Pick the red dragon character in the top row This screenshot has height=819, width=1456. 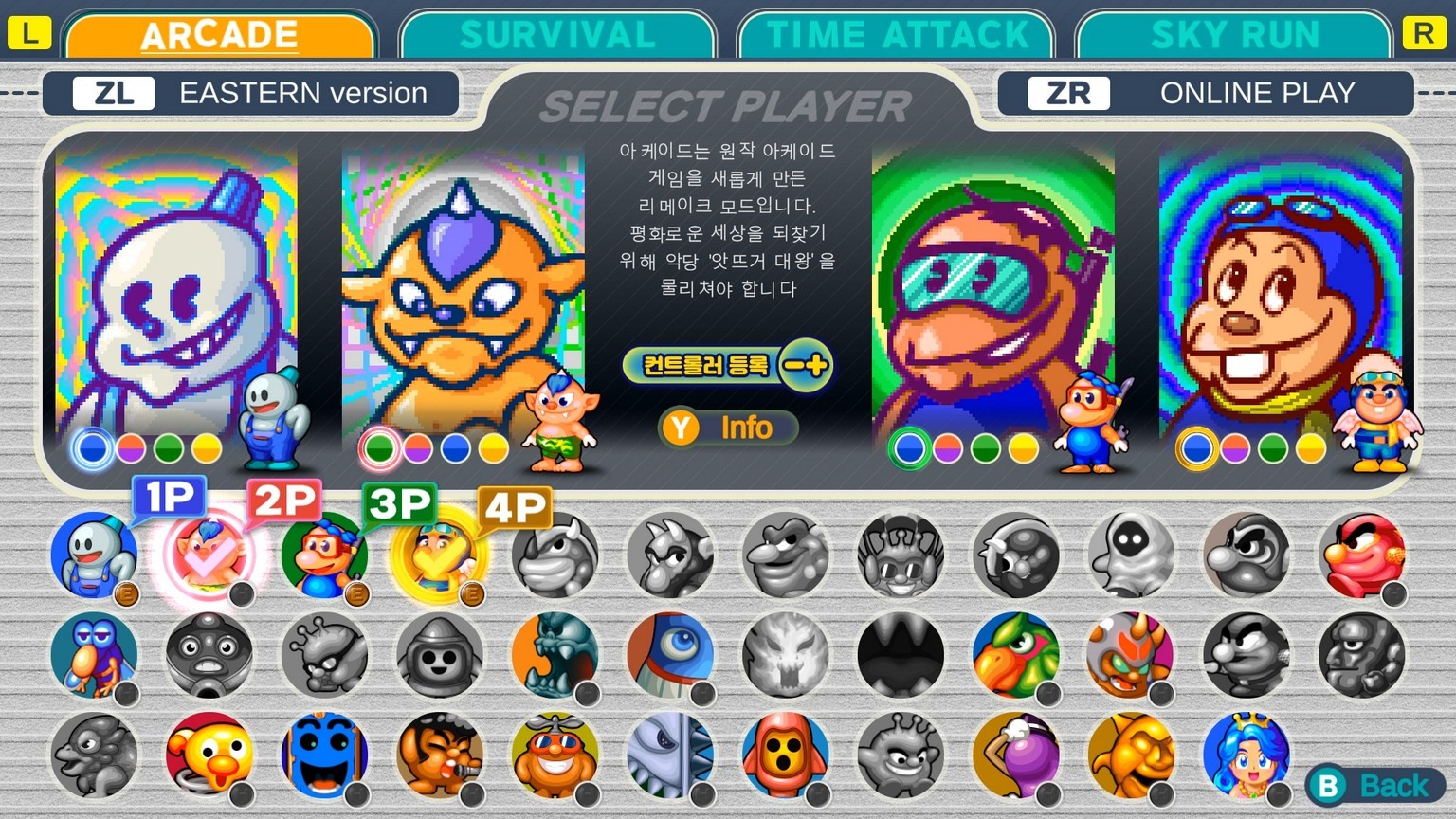(1361, 555)
